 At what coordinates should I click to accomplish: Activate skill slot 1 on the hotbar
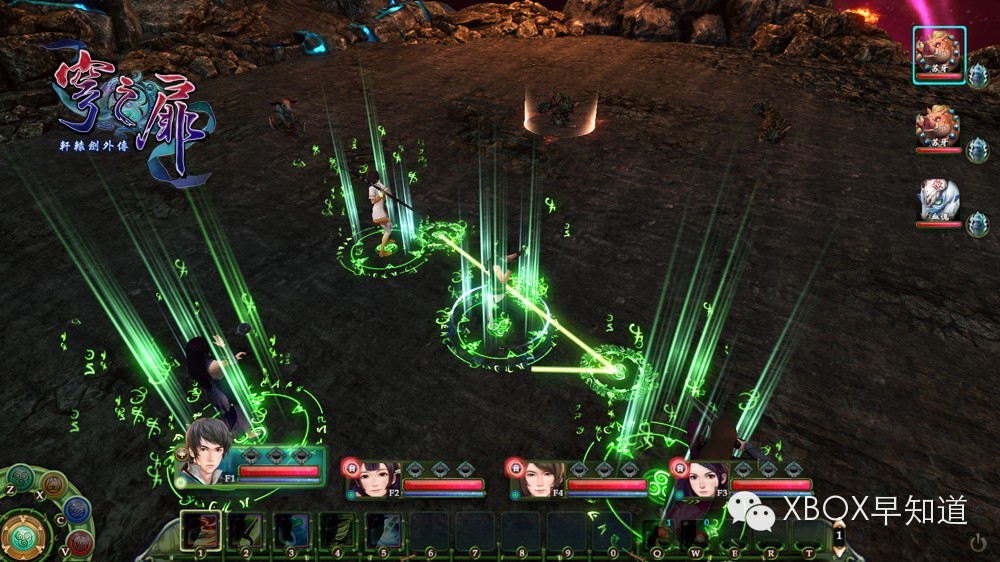pos(201,530)
